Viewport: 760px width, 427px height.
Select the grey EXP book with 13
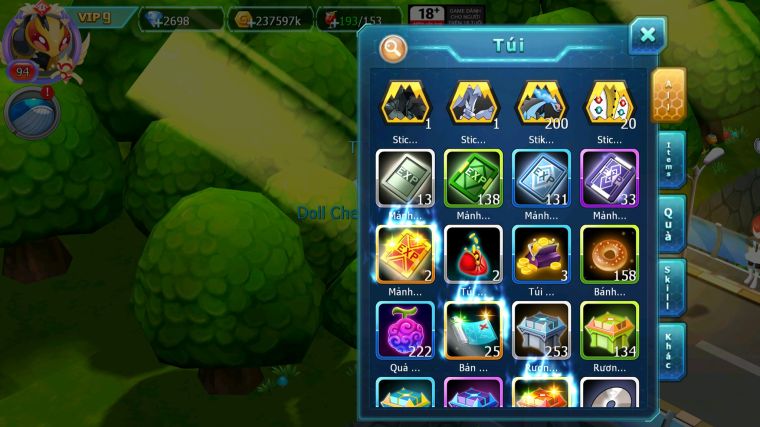click(x=405, y=179)
